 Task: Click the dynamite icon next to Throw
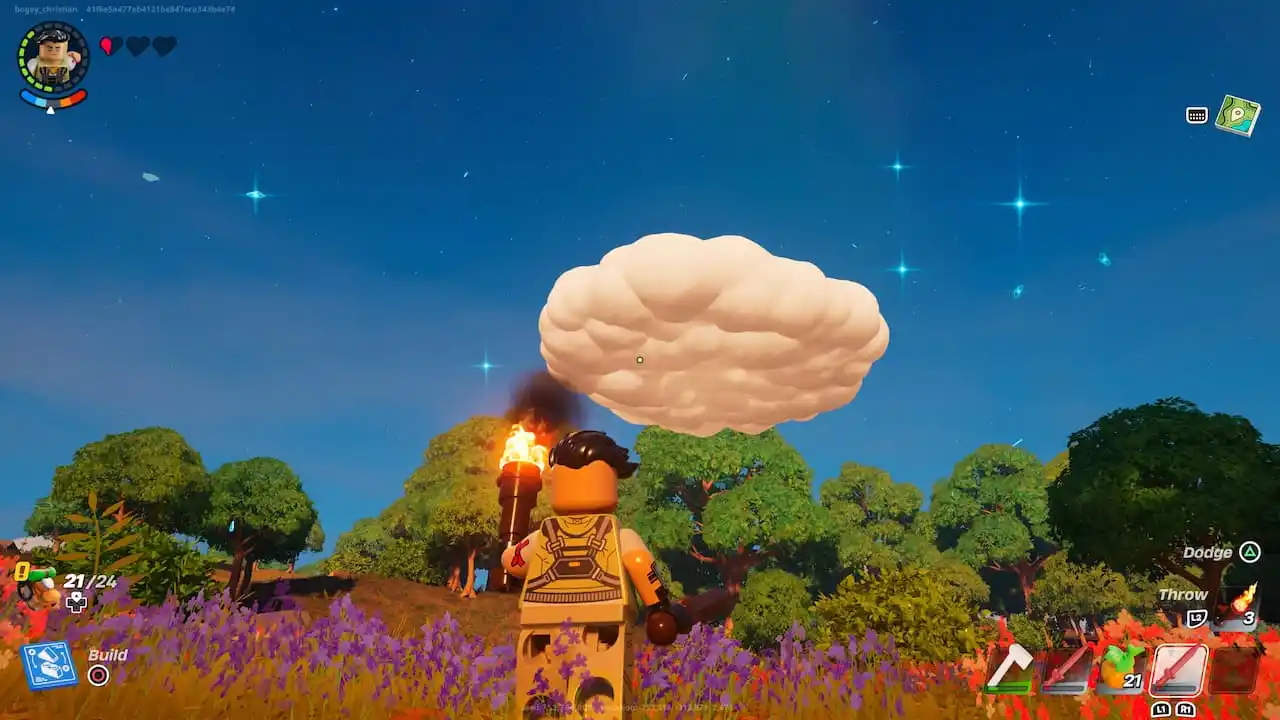coord(1242,605)
